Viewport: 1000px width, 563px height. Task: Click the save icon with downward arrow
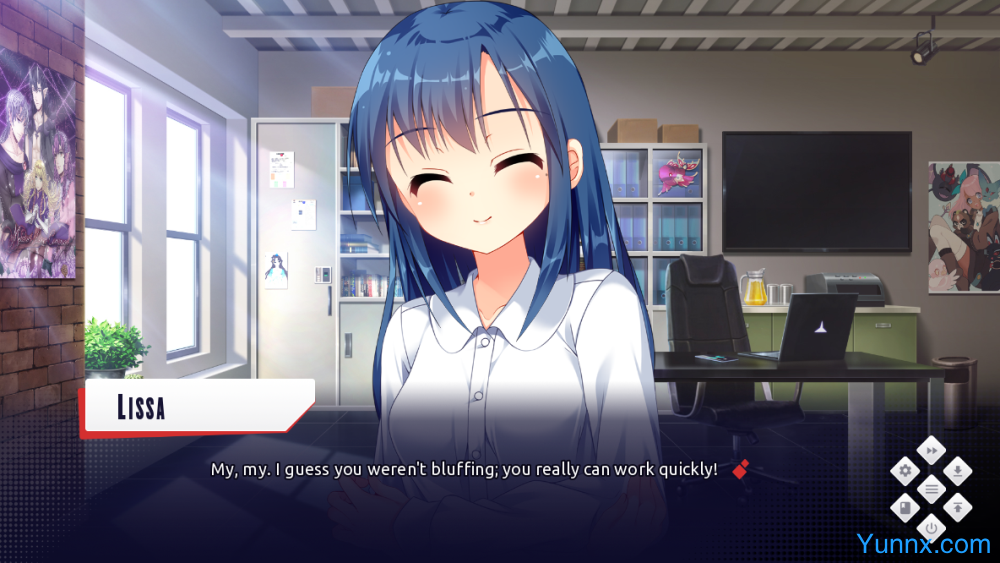[958, 470]
